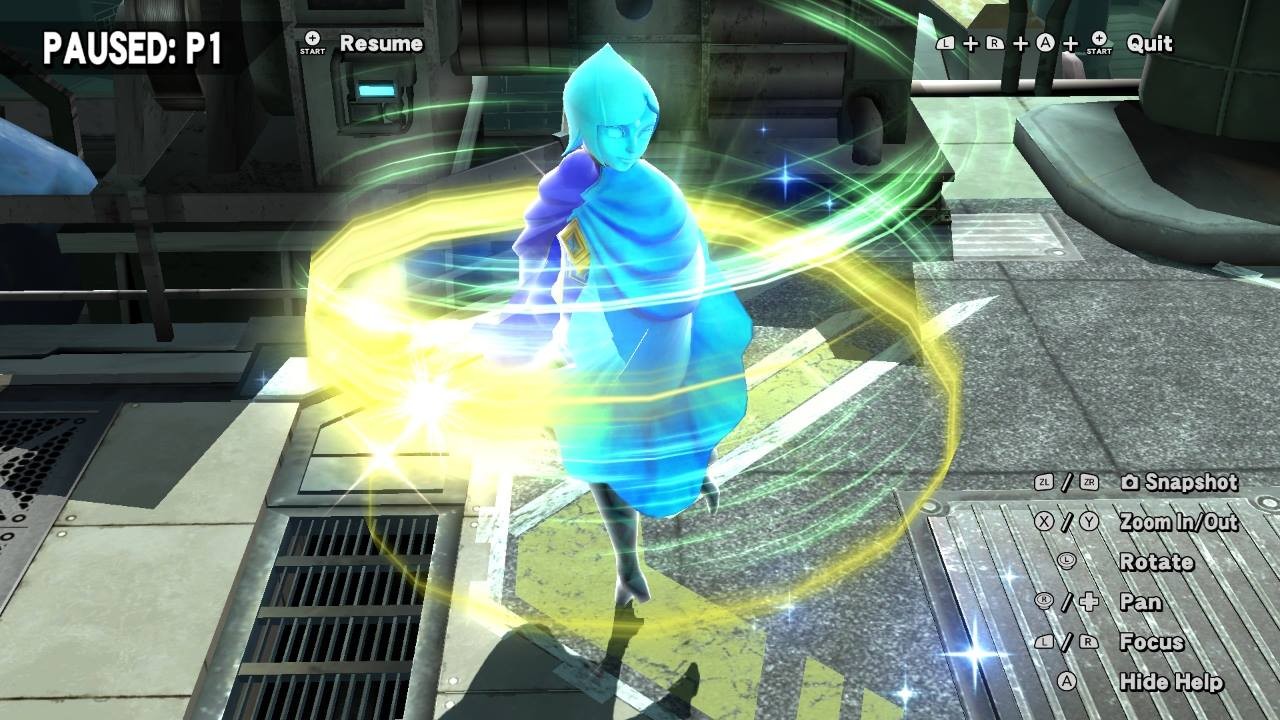Click the Zoom In/Out control label

point(1180,521)
